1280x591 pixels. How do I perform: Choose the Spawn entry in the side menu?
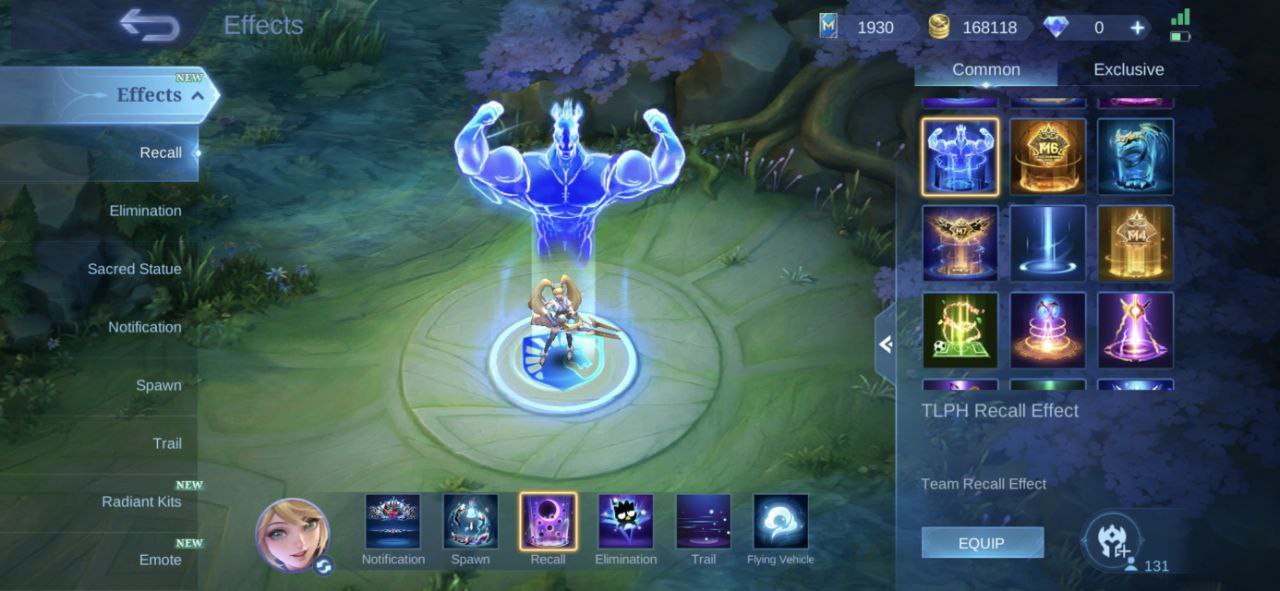click(x=158, y=385)
